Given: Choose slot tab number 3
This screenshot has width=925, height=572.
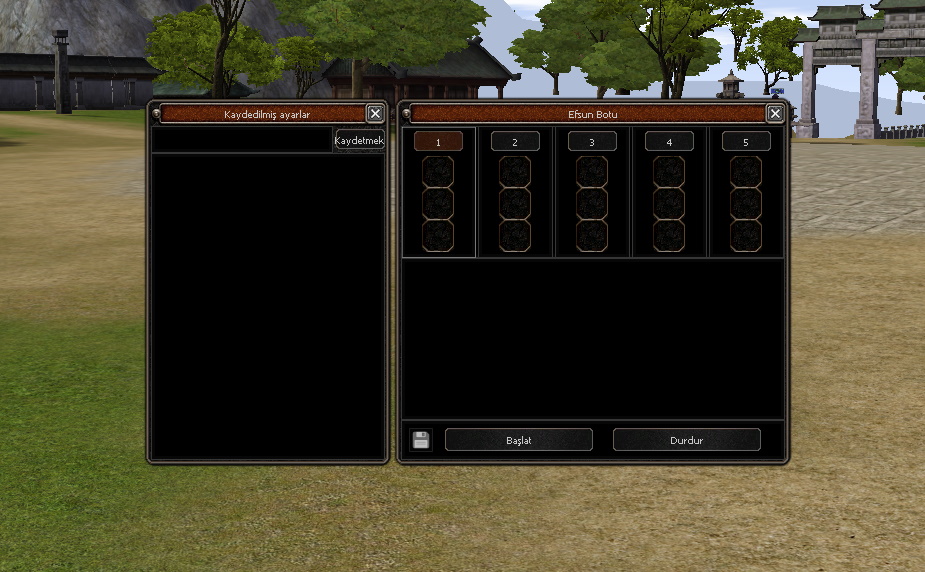Looking at the screenshot, I should click(x=592, y=142).
